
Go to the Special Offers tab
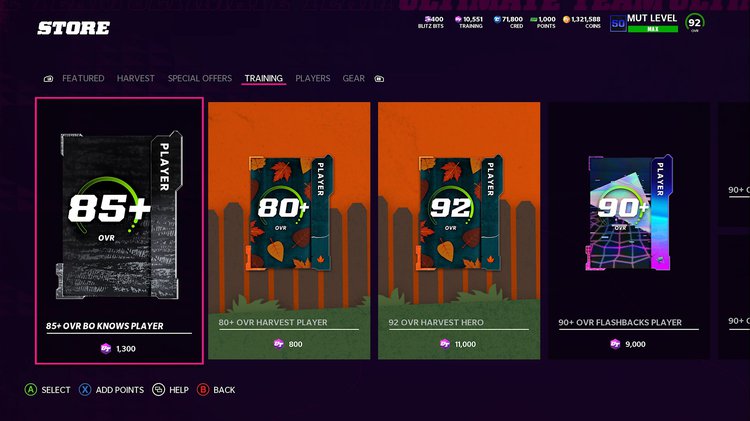tap(200, 78)
